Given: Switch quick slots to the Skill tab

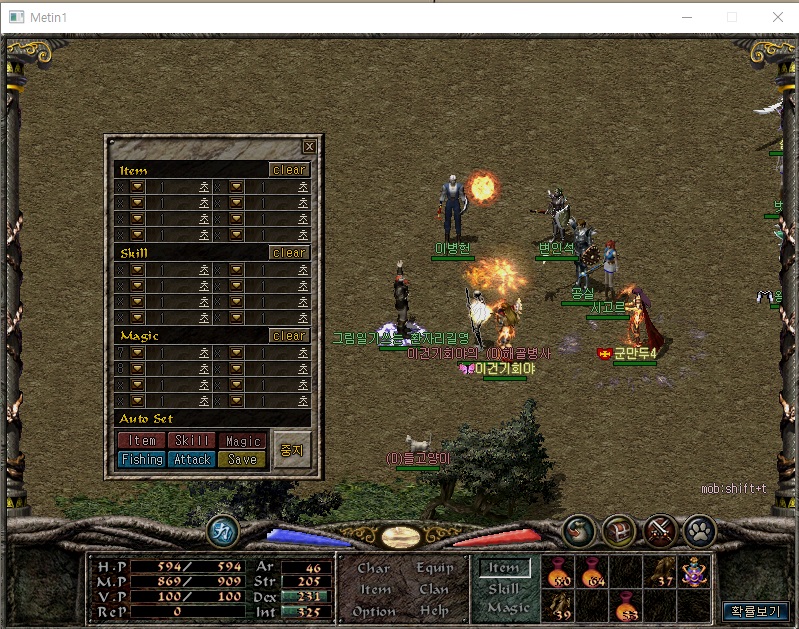Looking at the screenshot, I should coord(504,589).
